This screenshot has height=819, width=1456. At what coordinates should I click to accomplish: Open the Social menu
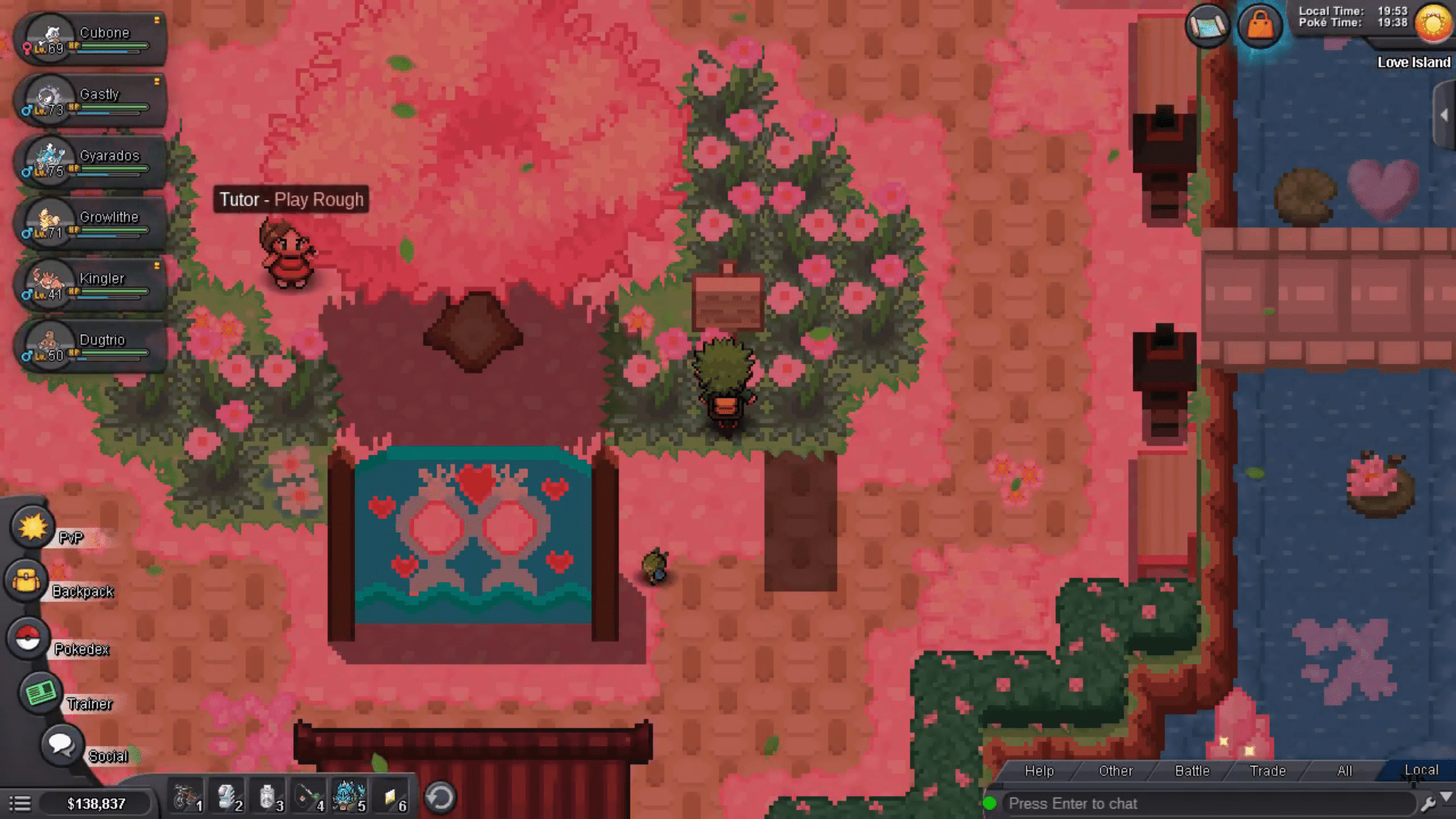[61, 745]
